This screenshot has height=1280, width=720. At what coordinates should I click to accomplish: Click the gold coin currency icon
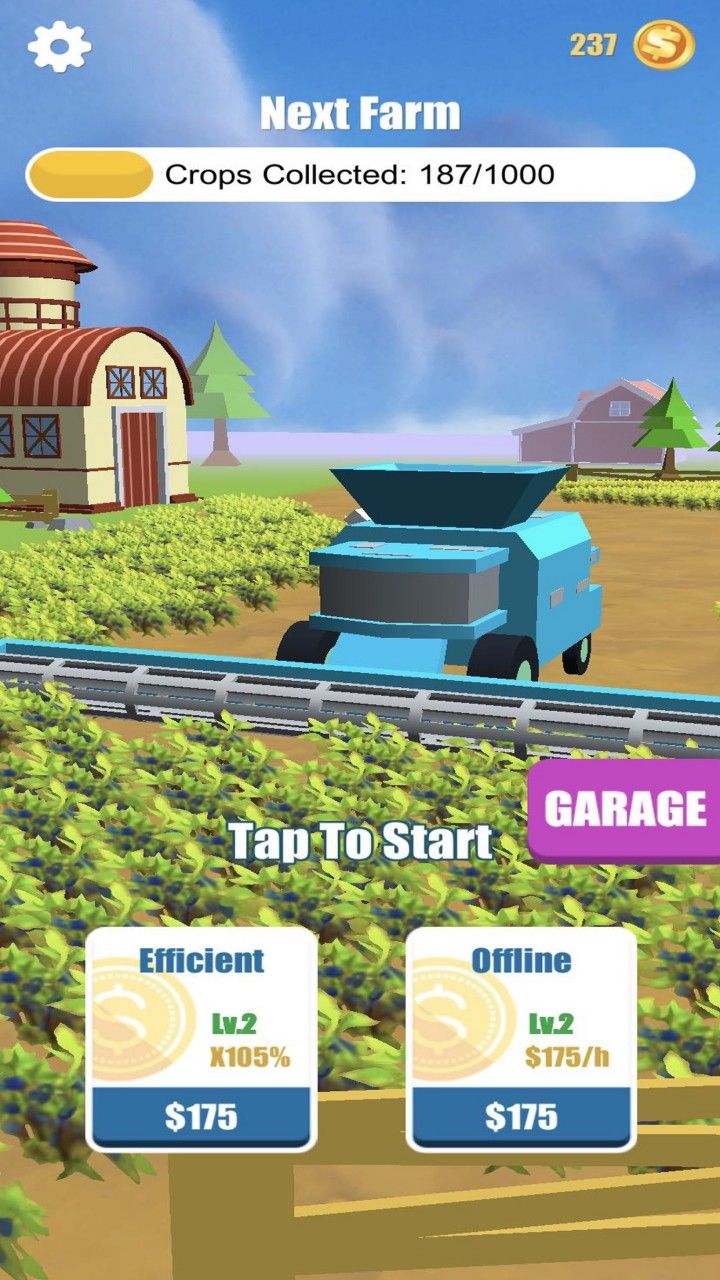(664, 45)
